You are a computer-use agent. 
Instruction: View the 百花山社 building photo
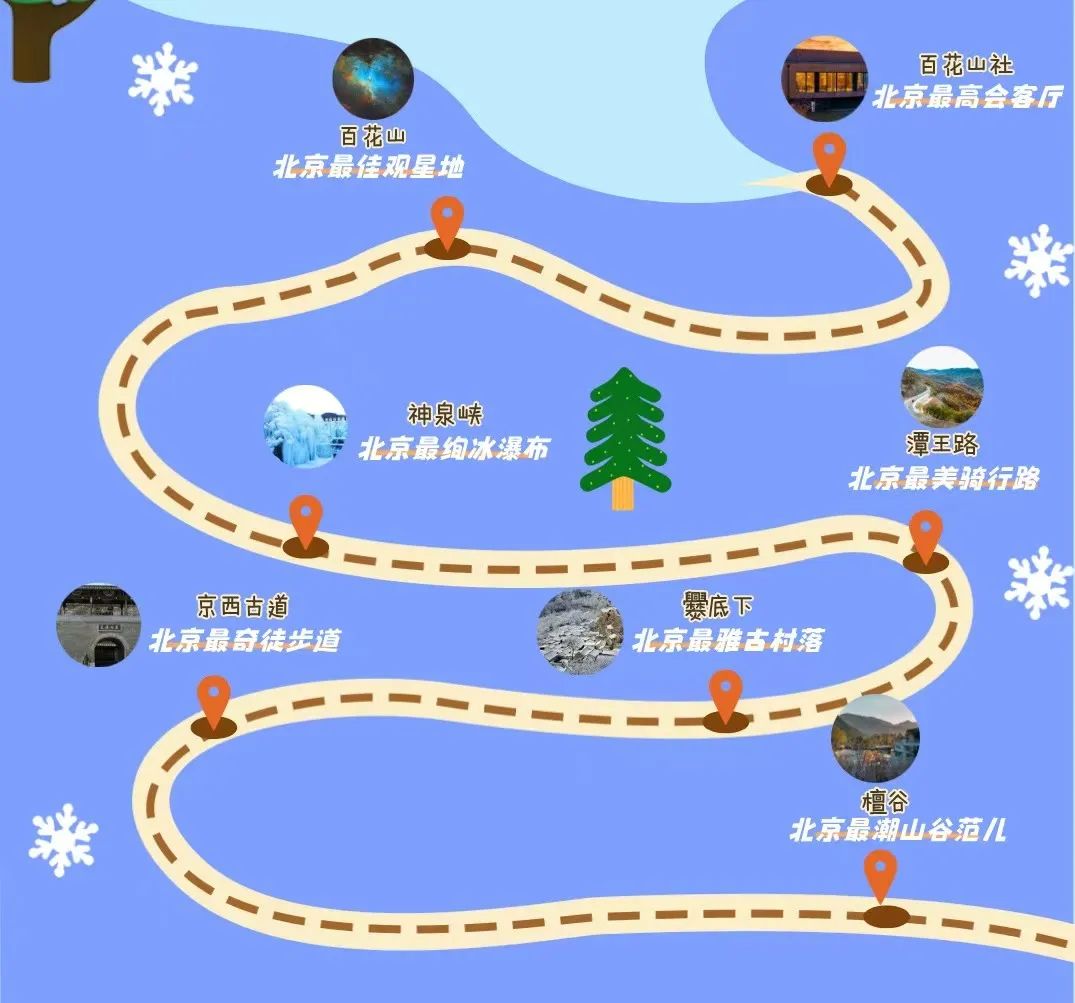[x=824, y=79]
